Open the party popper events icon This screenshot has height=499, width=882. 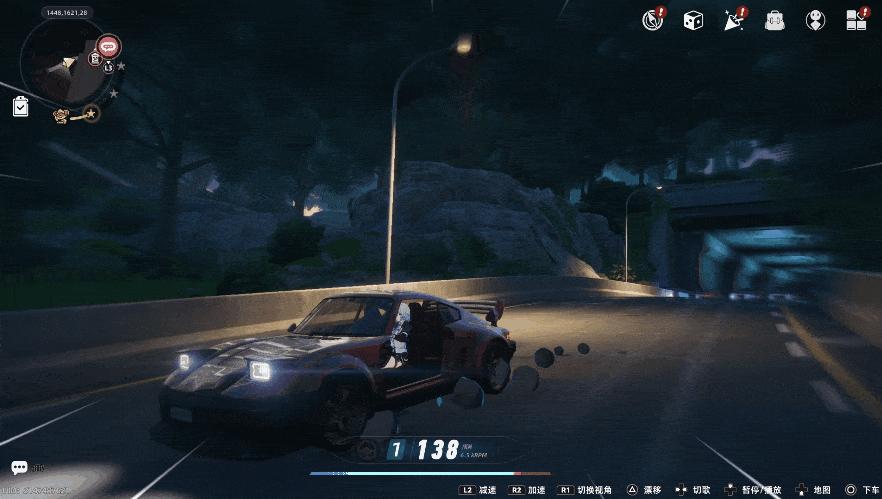[733, 20]
